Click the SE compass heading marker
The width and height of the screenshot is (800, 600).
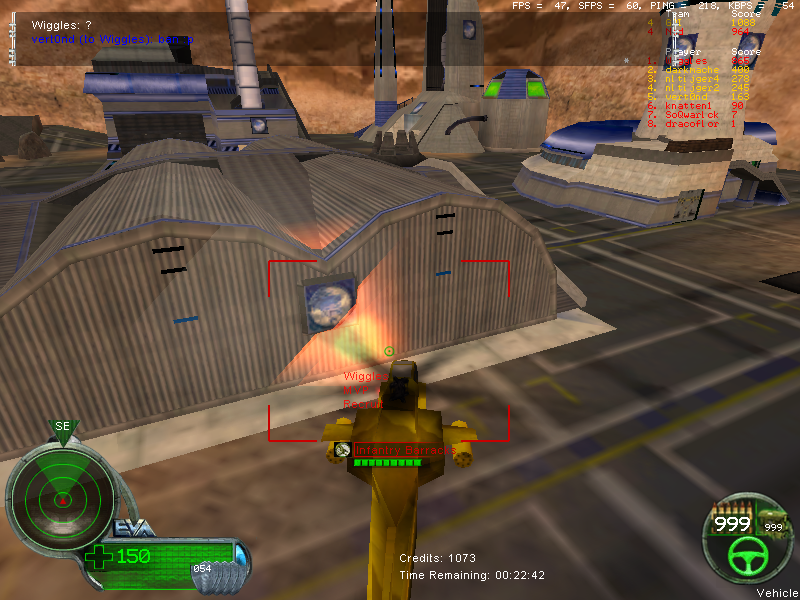pyautogui.click(x=63, y=426)
